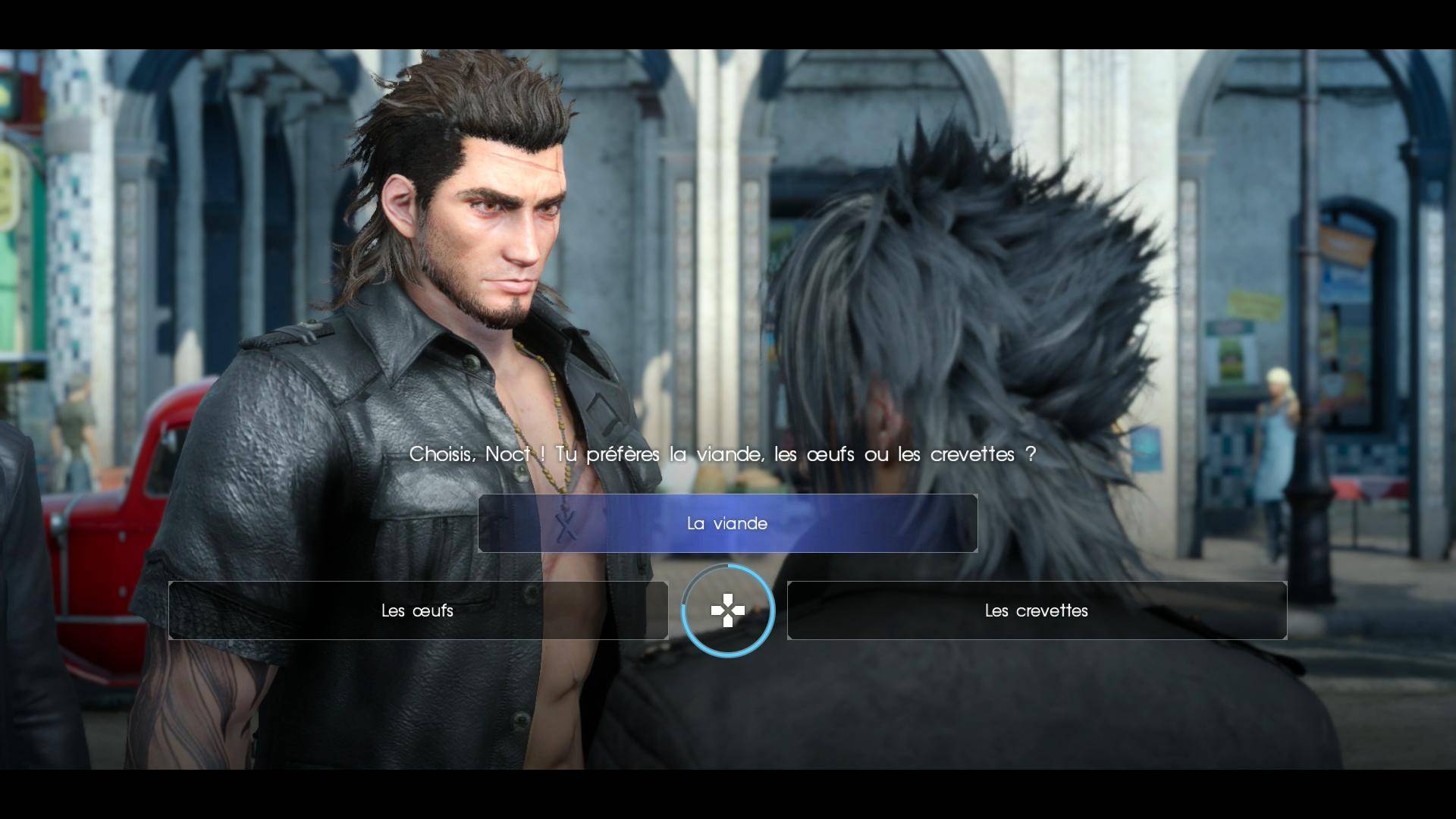Pick the "Les crevettes" reply
The height and width of the screenshot is (819, 1456).
point(1036,610)
